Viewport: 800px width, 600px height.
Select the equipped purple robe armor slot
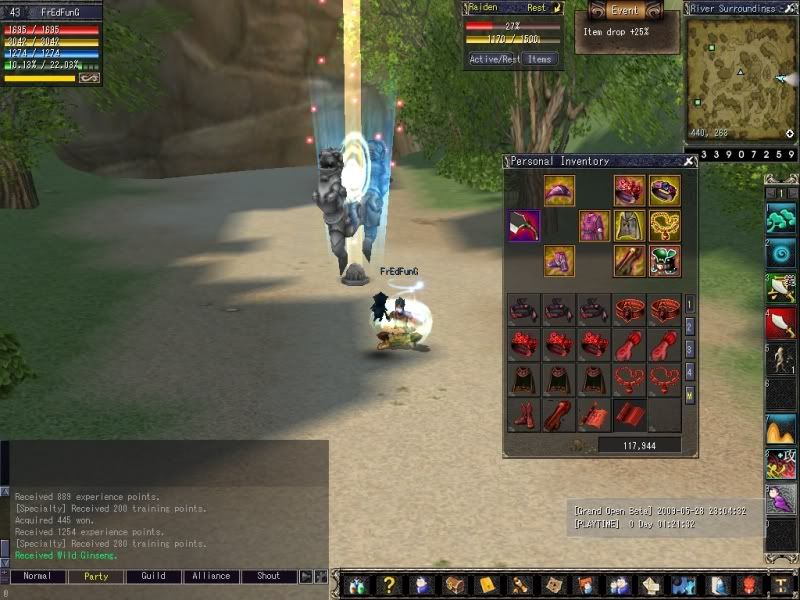tap(594, 225)
